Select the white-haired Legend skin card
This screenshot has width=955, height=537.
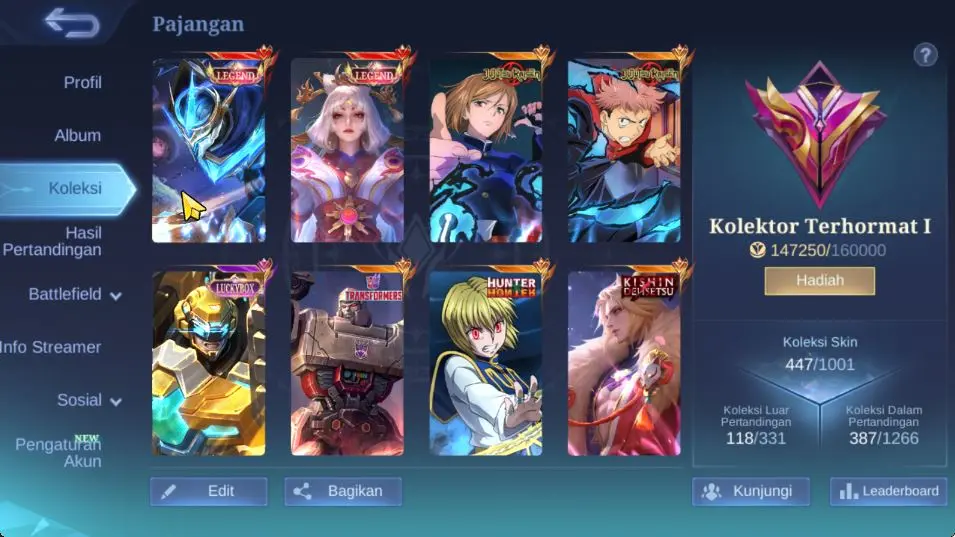pos(347,150)
